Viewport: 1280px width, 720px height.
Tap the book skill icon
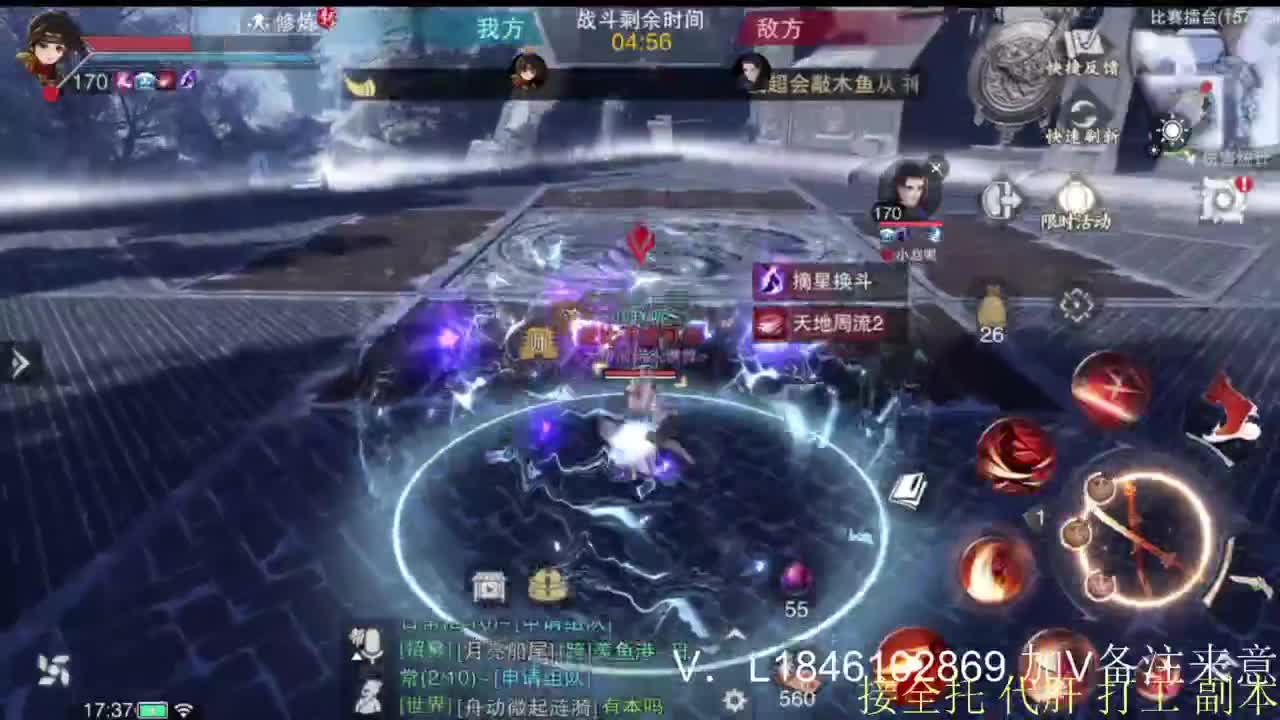[909, 490]
